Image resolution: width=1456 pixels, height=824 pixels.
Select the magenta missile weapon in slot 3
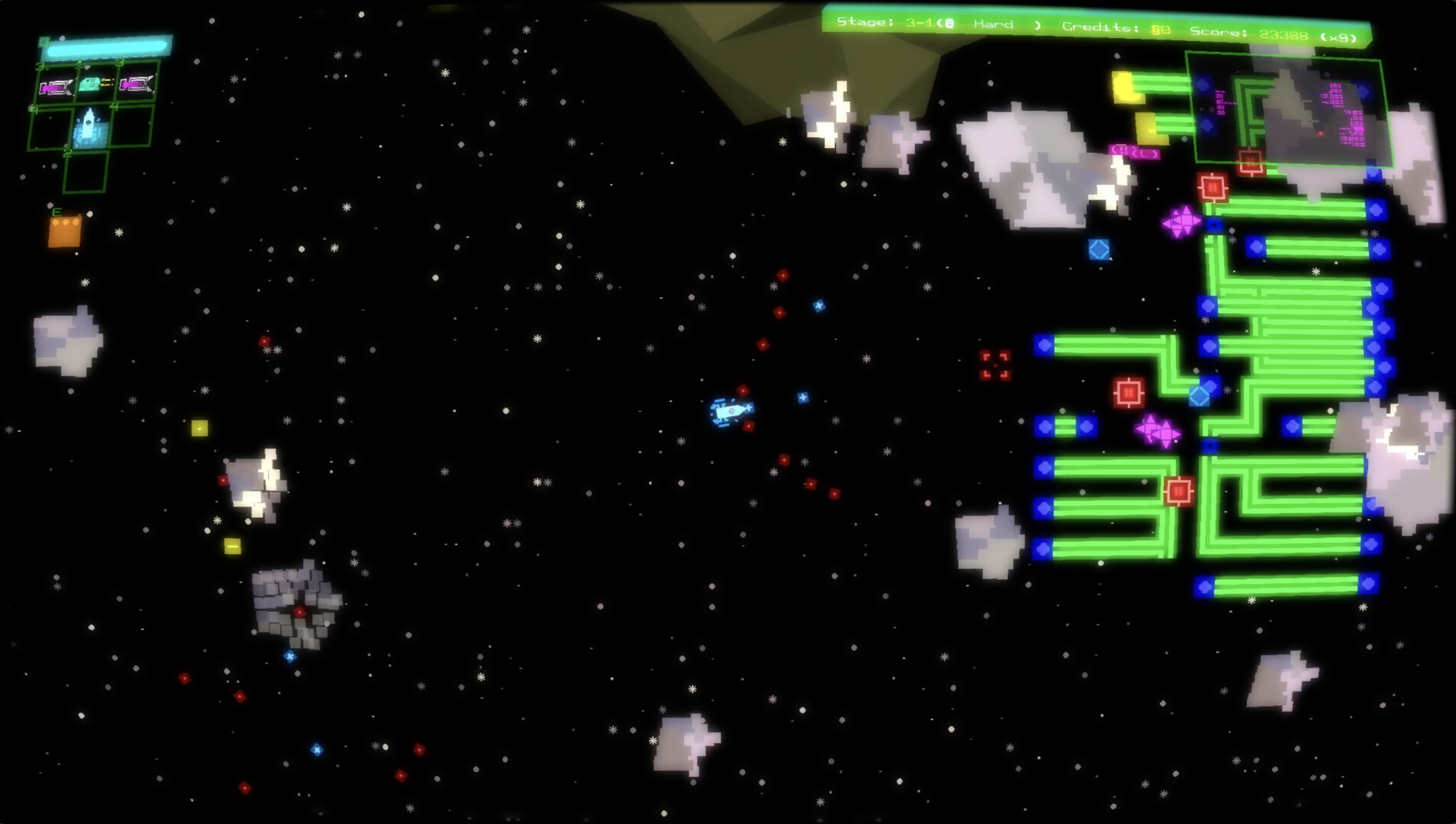coord(56,85)
